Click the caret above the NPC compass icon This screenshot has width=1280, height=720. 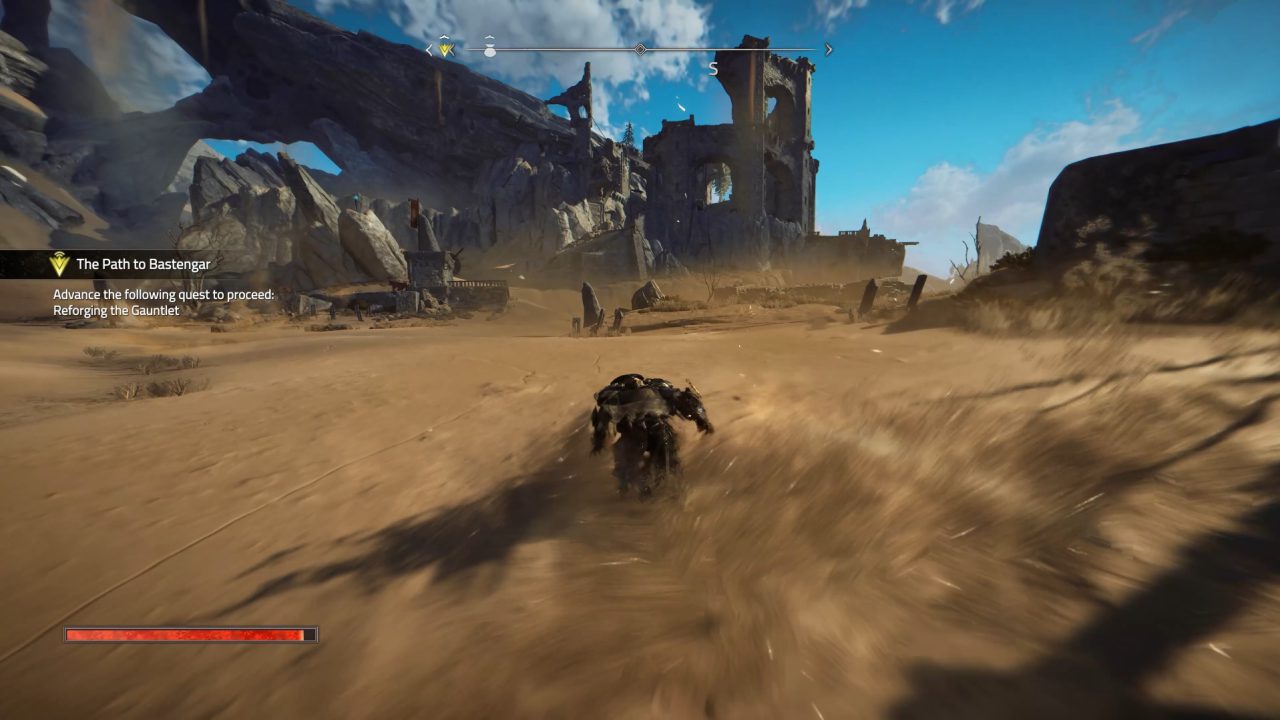[488, 36]
